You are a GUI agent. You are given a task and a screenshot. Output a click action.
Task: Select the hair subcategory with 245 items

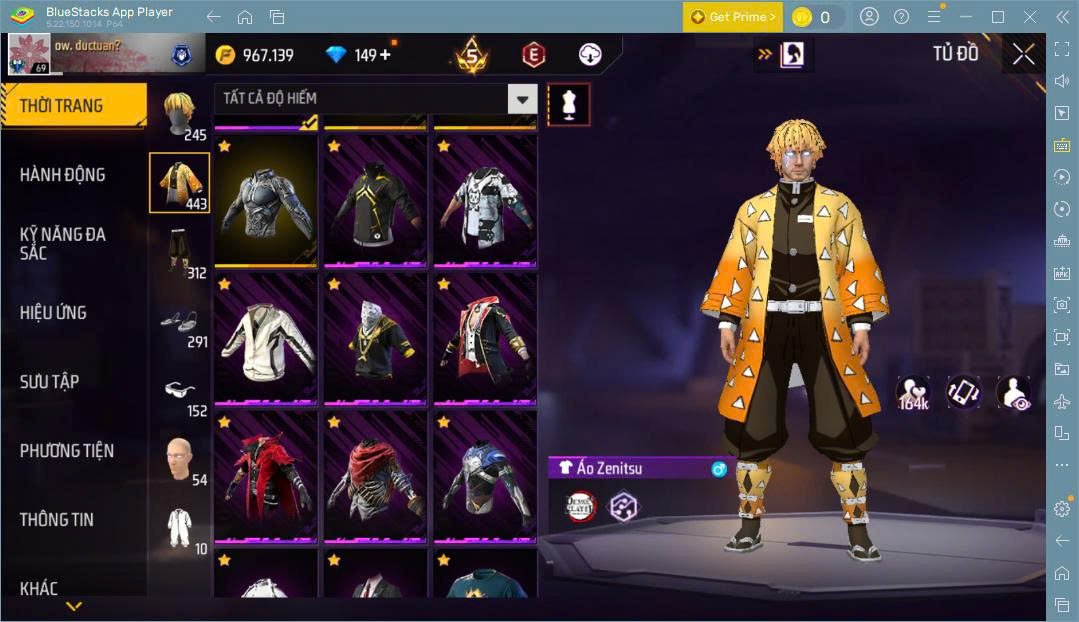click(x=180, y=116)
